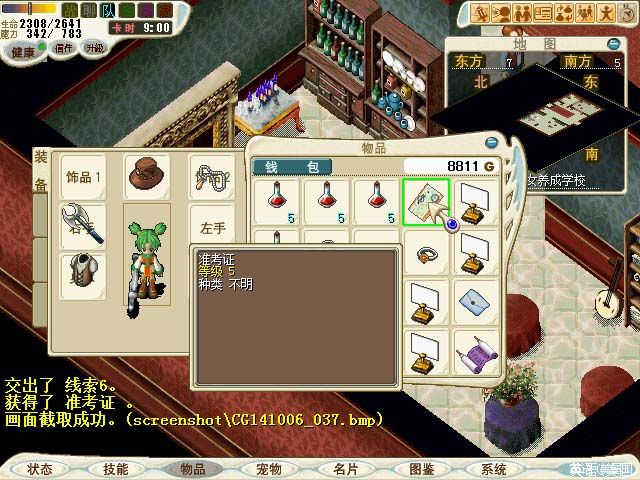Select the 准考证 admission ticket item
Image resolution: width=640 pixels, height=480 pixels.
pyautogui.click(x=425, y=201)
